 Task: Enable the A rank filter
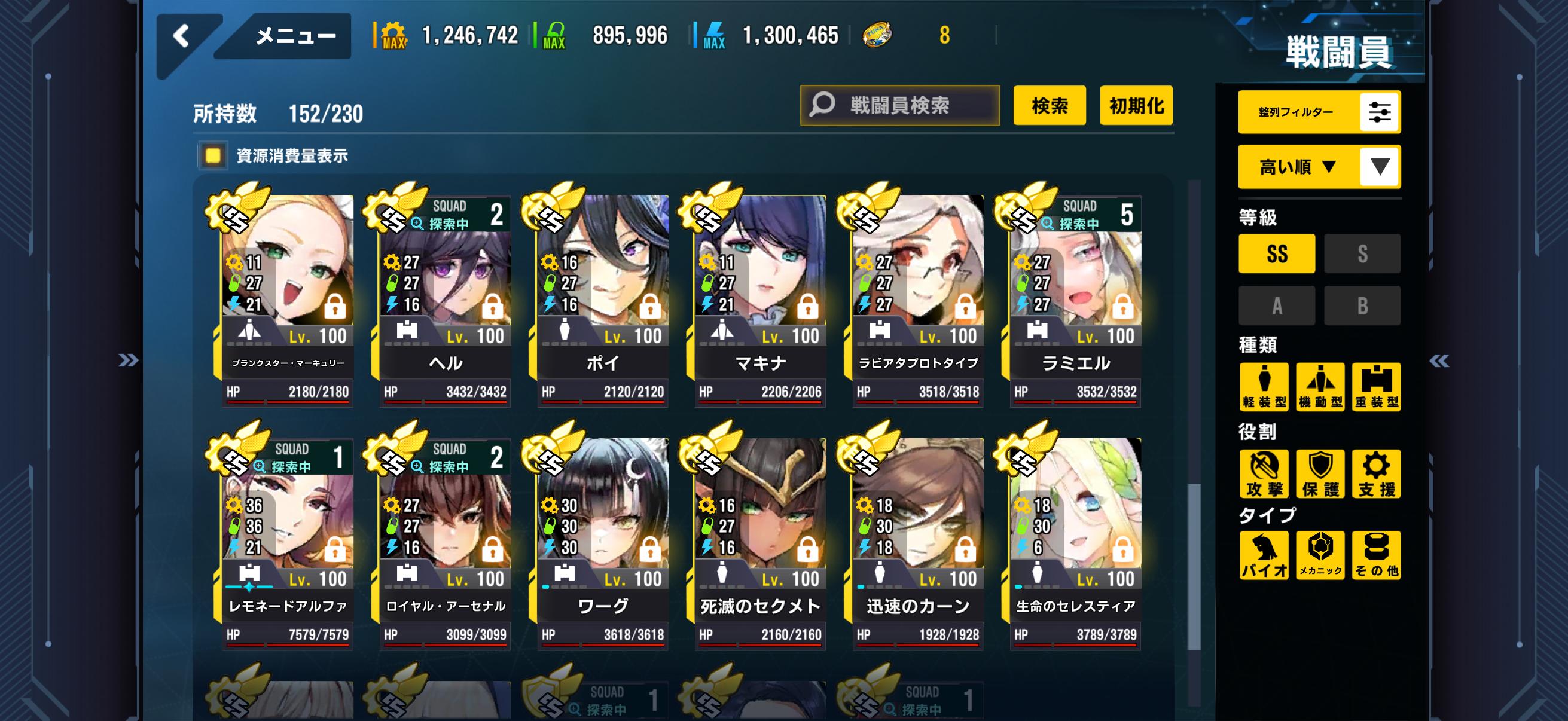(x=1276, y=305)
